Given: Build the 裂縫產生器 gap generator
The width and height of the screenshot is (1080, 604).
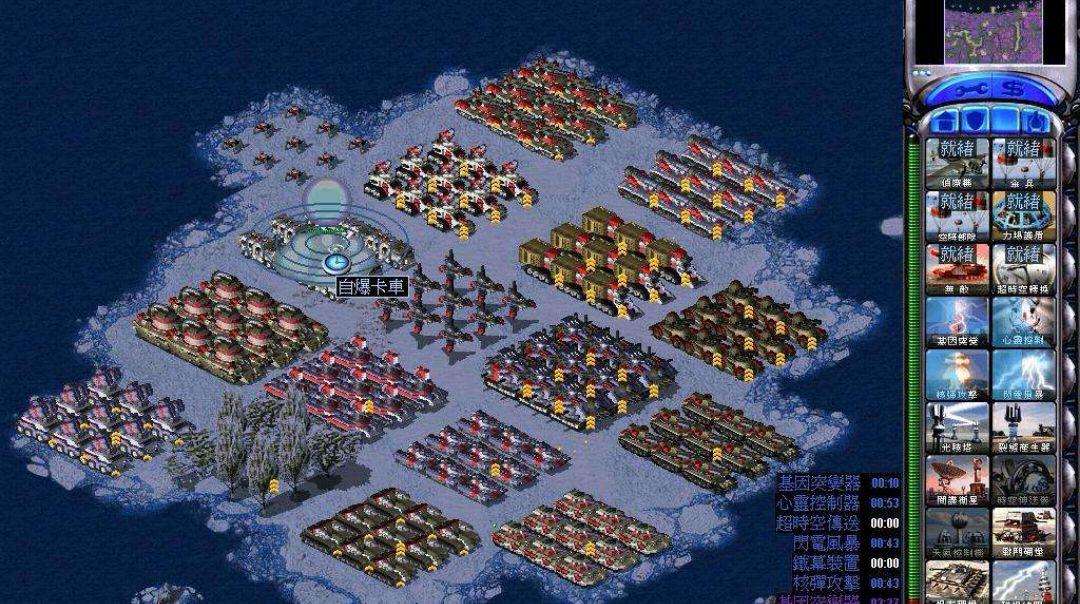Looking at the screenshot, I should tap(1023, 426).
